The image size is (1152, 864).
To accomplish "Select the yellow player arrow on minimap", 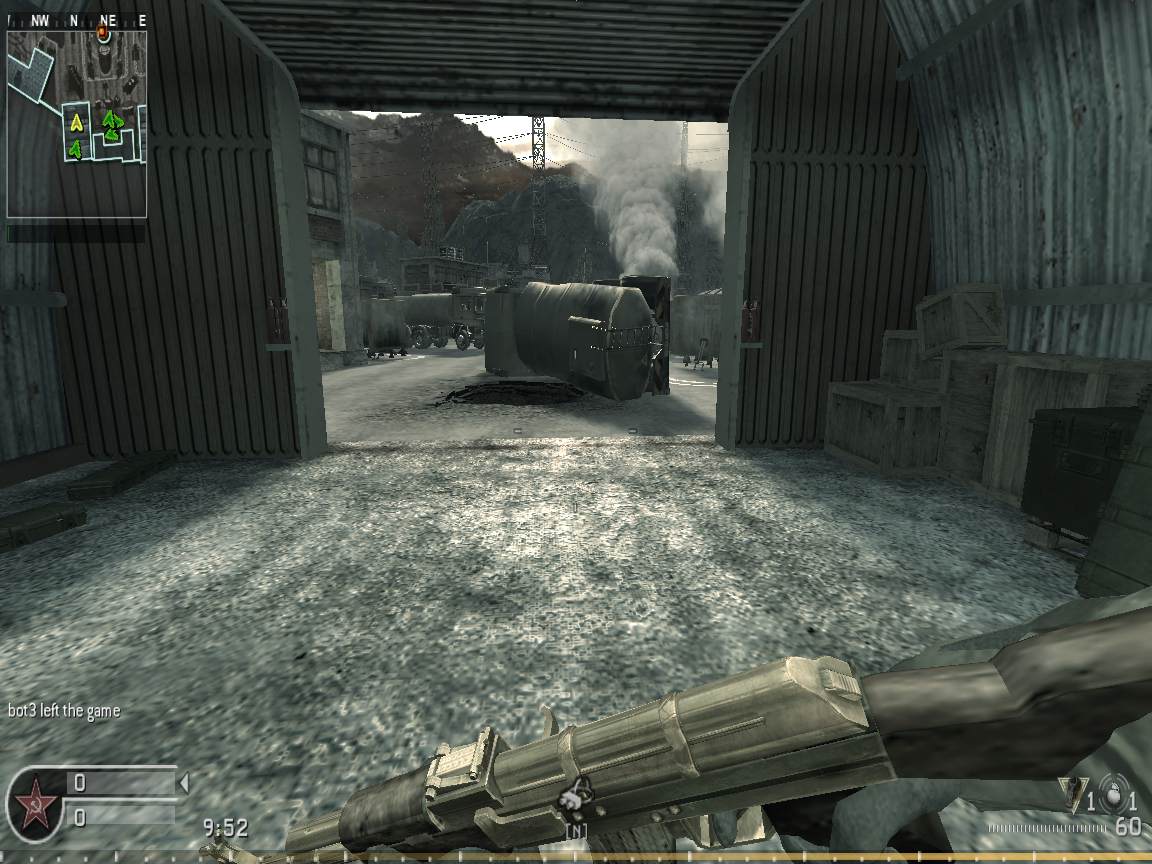I will coord(75,124).
